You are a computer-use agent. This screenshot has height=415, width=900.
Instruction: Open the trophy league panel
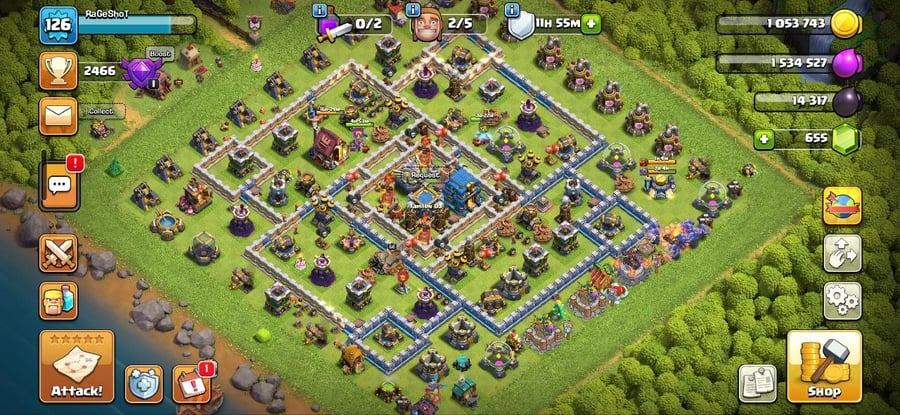58,70
